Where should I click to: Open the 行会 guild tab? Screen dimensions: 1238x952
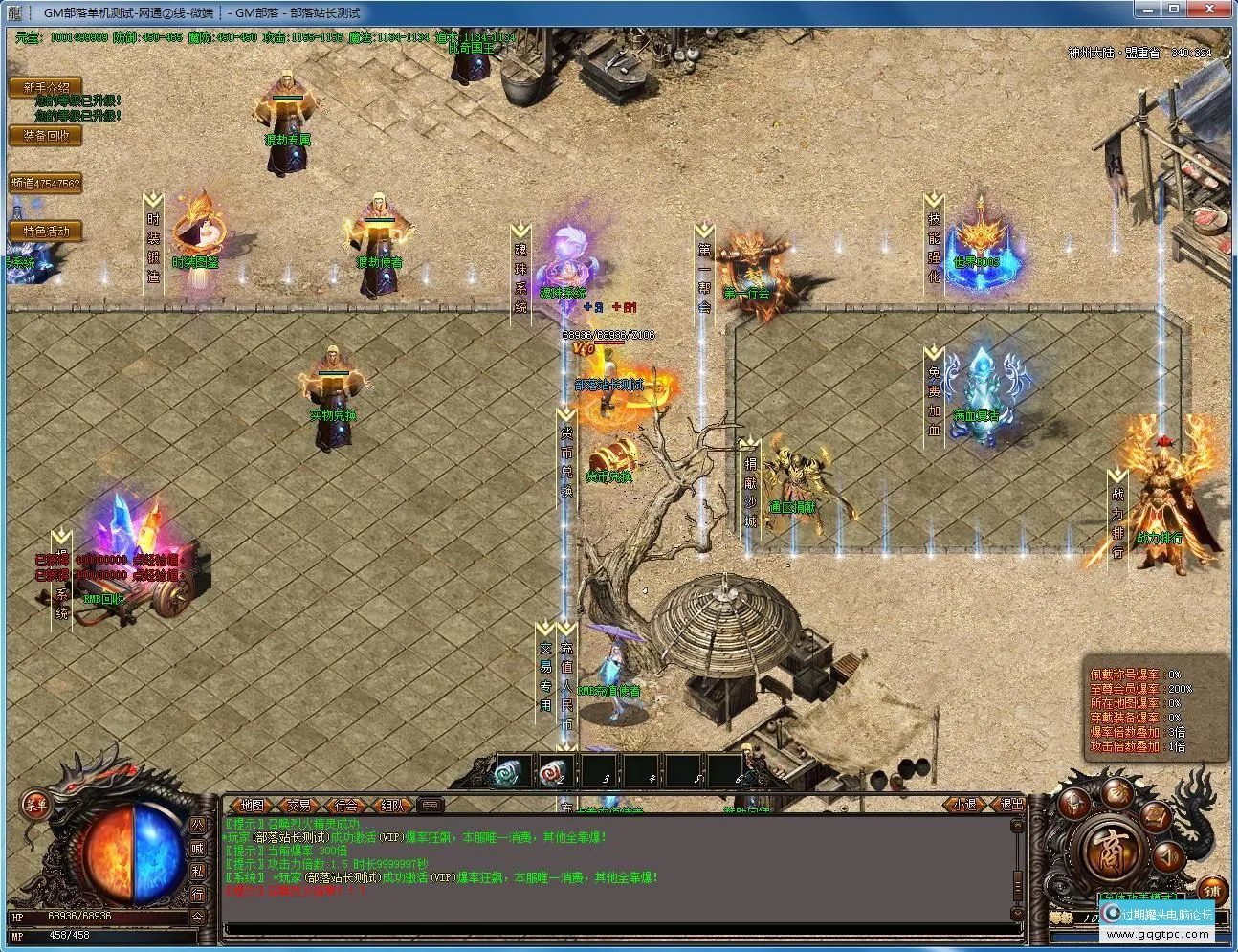point(345,806)
